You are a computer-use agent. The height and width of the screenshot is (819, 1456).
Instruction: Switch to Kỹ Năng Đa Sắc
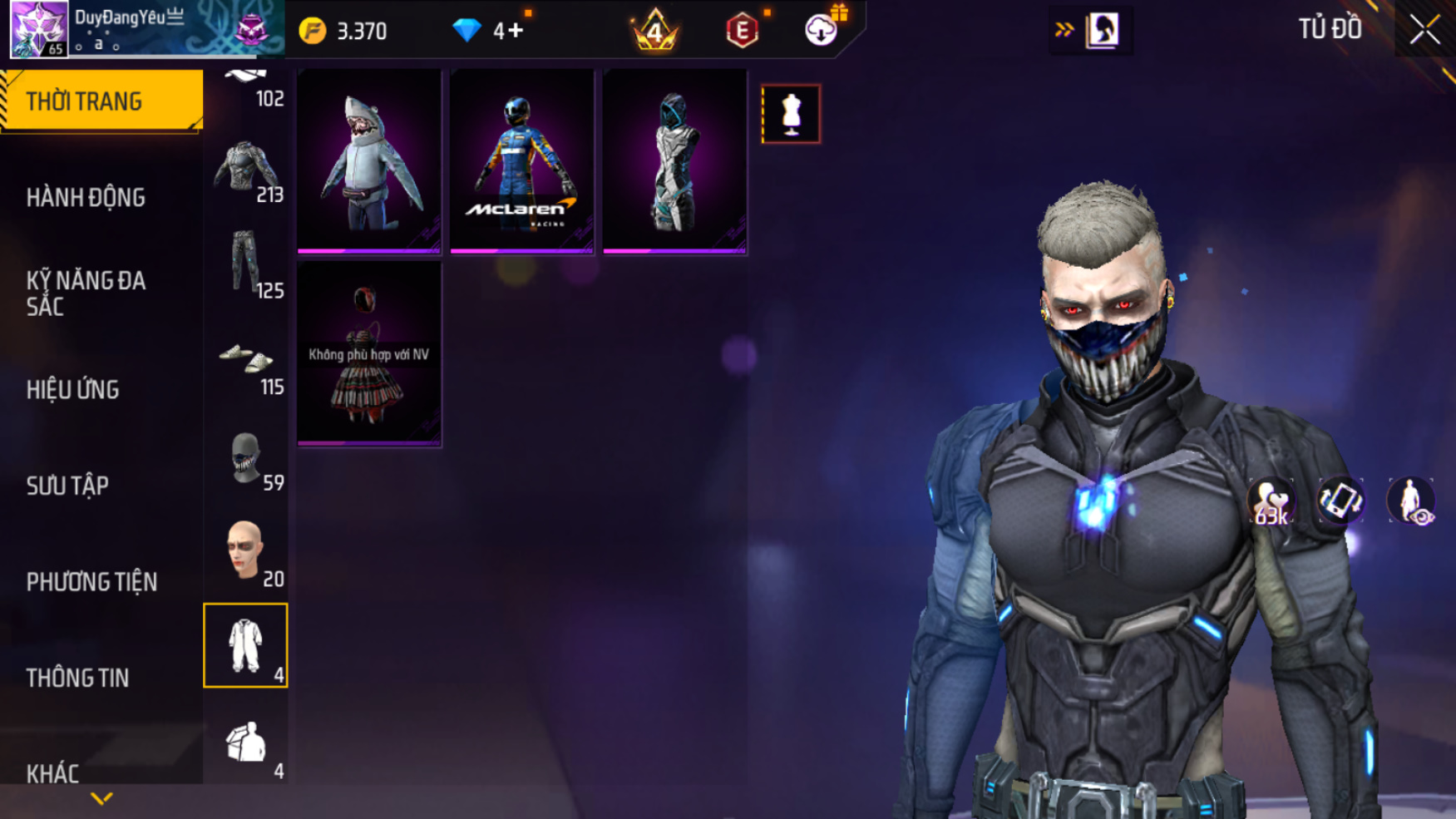(x=86, y=293)
